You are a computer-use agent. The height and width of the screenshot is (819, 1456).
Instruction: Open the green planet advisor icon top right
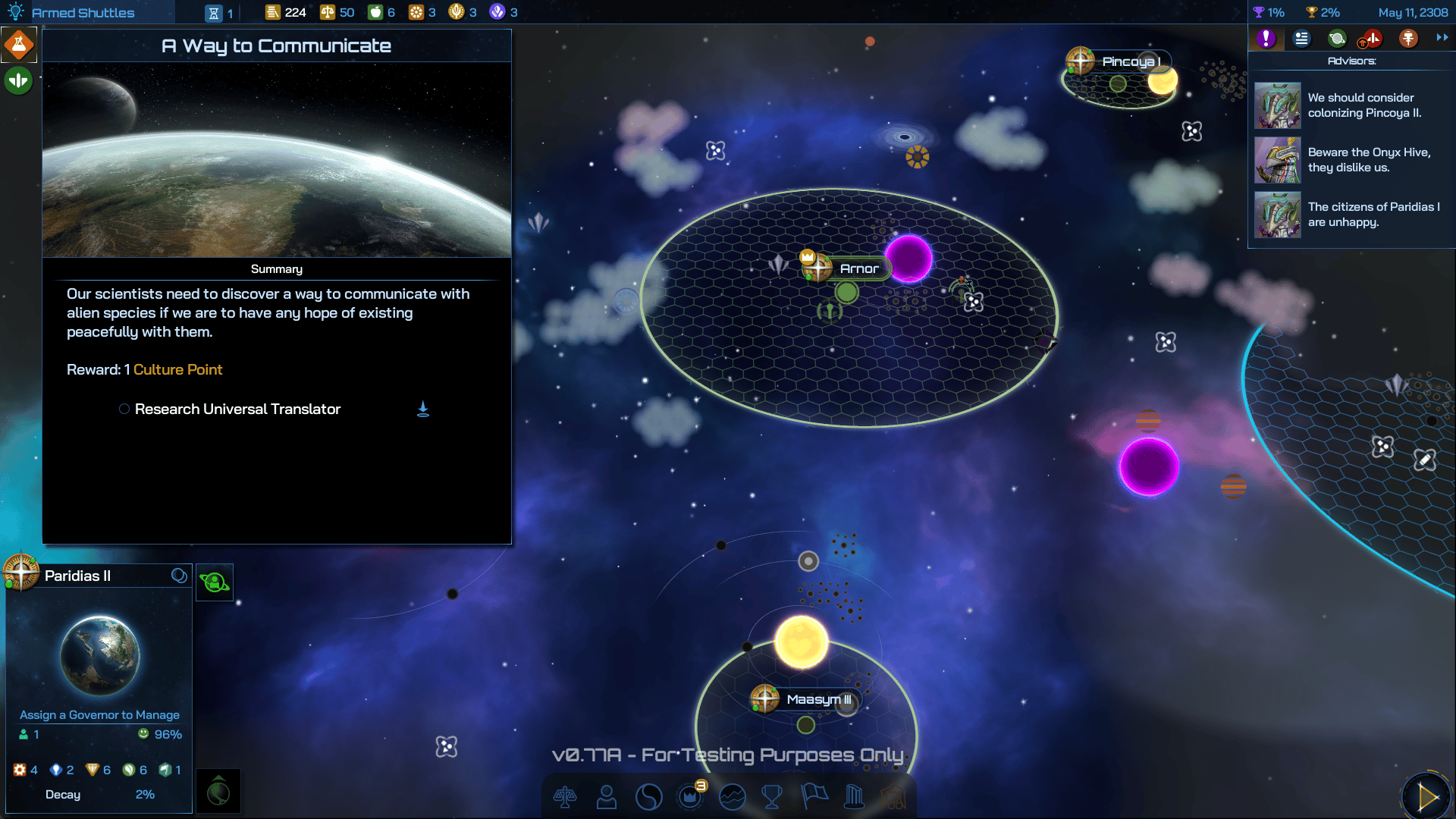coord(1337,38)
